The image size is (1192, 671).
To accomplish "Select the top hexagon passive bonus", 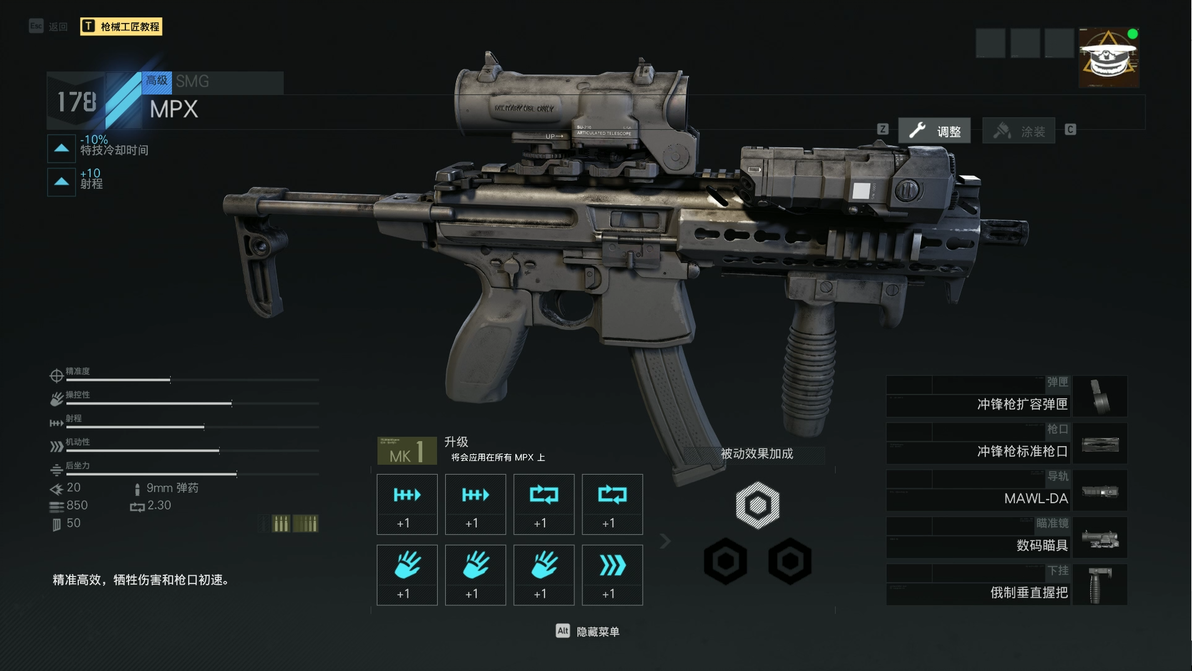I will [757, 506].
